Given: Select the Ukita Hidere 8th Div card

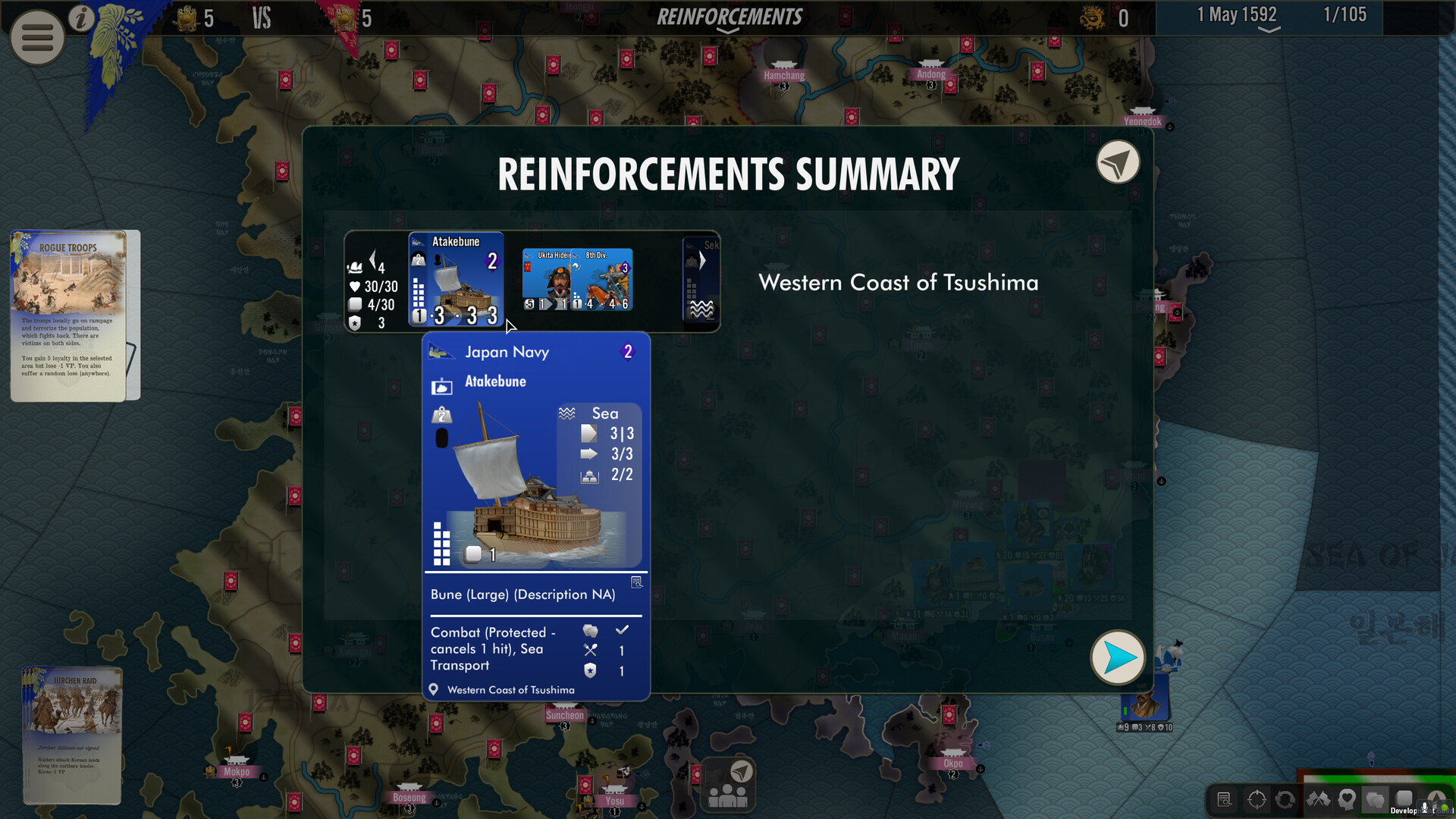Looking at the screenshot, I should [x=577, y=280].
